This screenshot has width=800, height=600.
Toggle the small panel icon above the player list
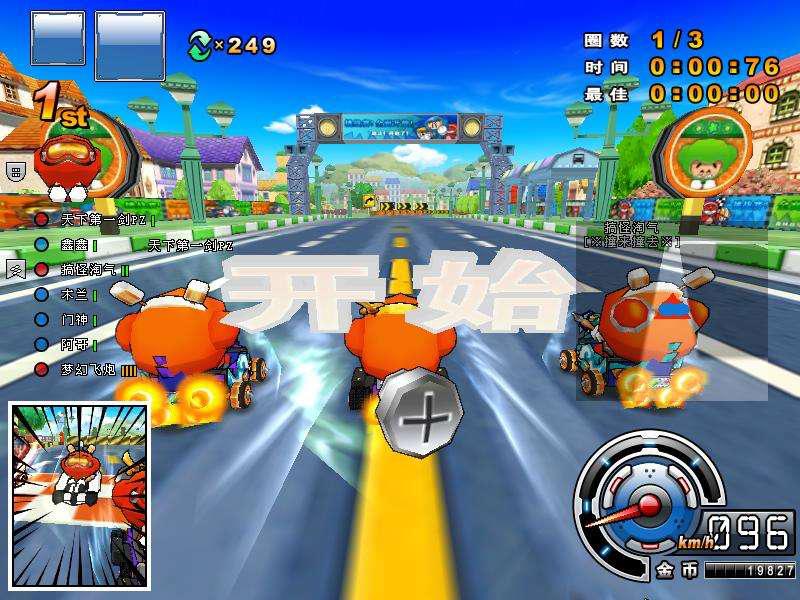15,172
